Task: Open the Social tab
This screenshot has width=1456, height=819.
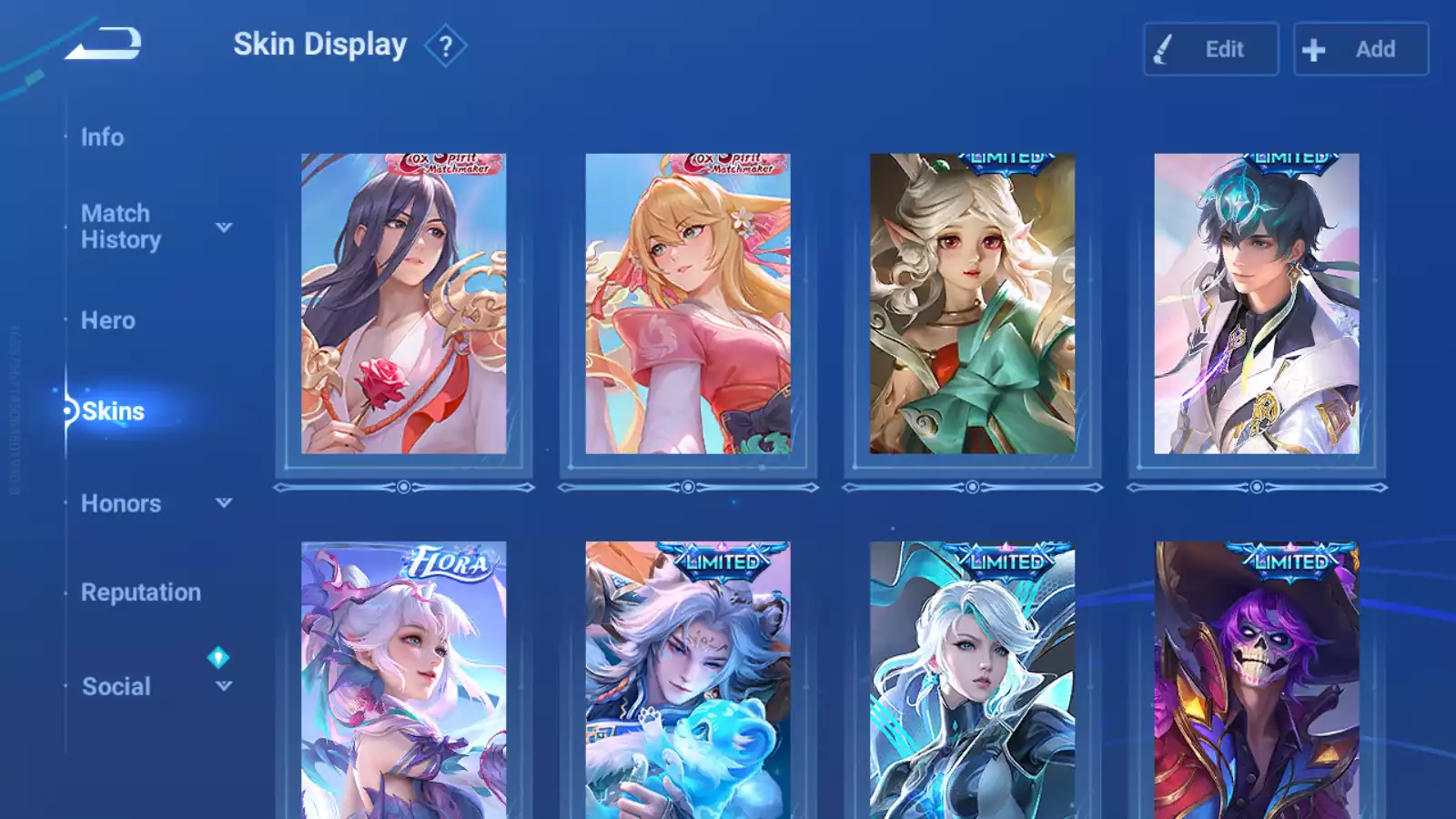Action: pos(116,686)
